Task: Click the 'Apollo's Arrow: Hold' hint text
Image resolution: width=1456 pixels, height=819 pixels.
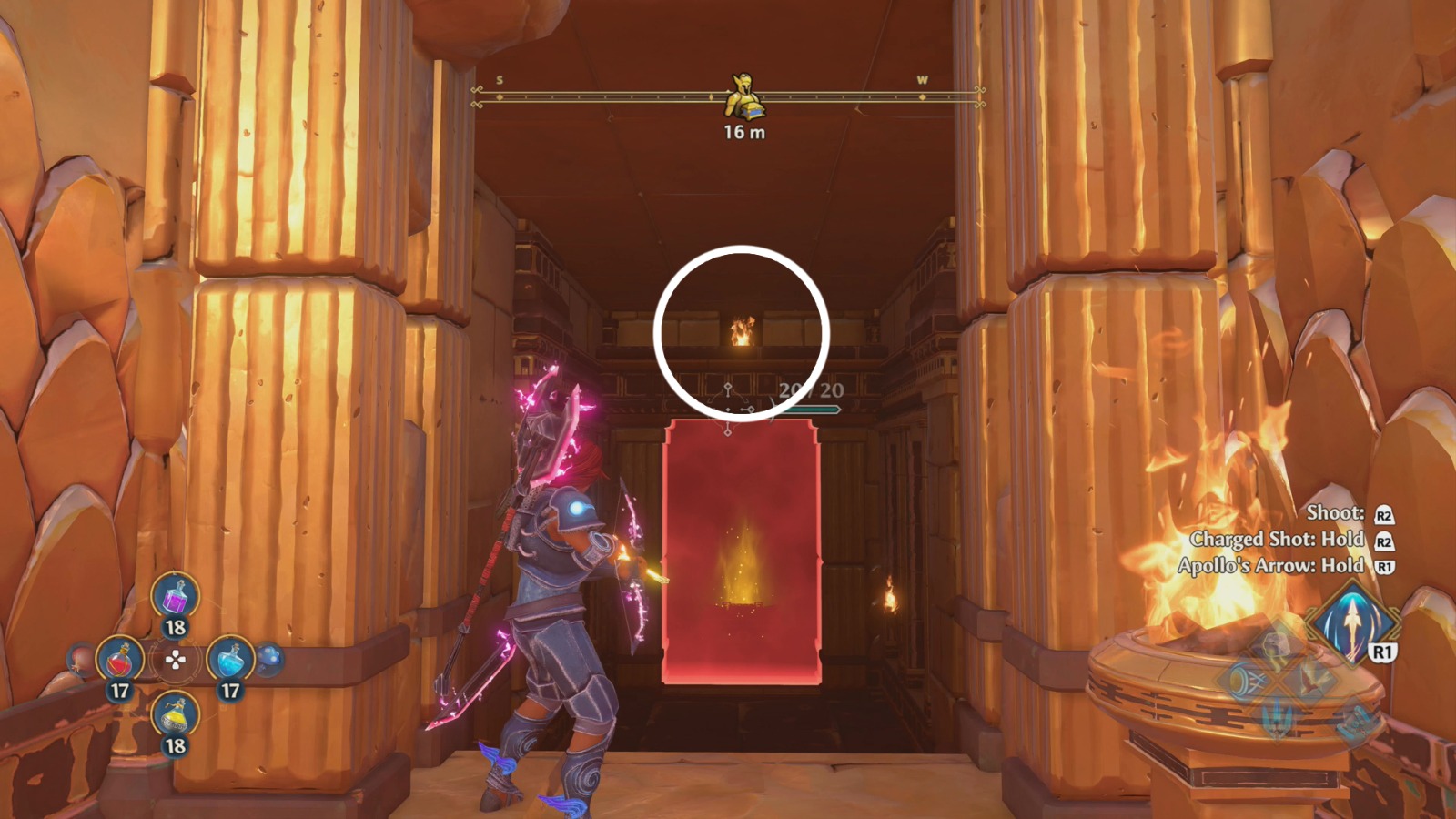Action: (1269, 564)
